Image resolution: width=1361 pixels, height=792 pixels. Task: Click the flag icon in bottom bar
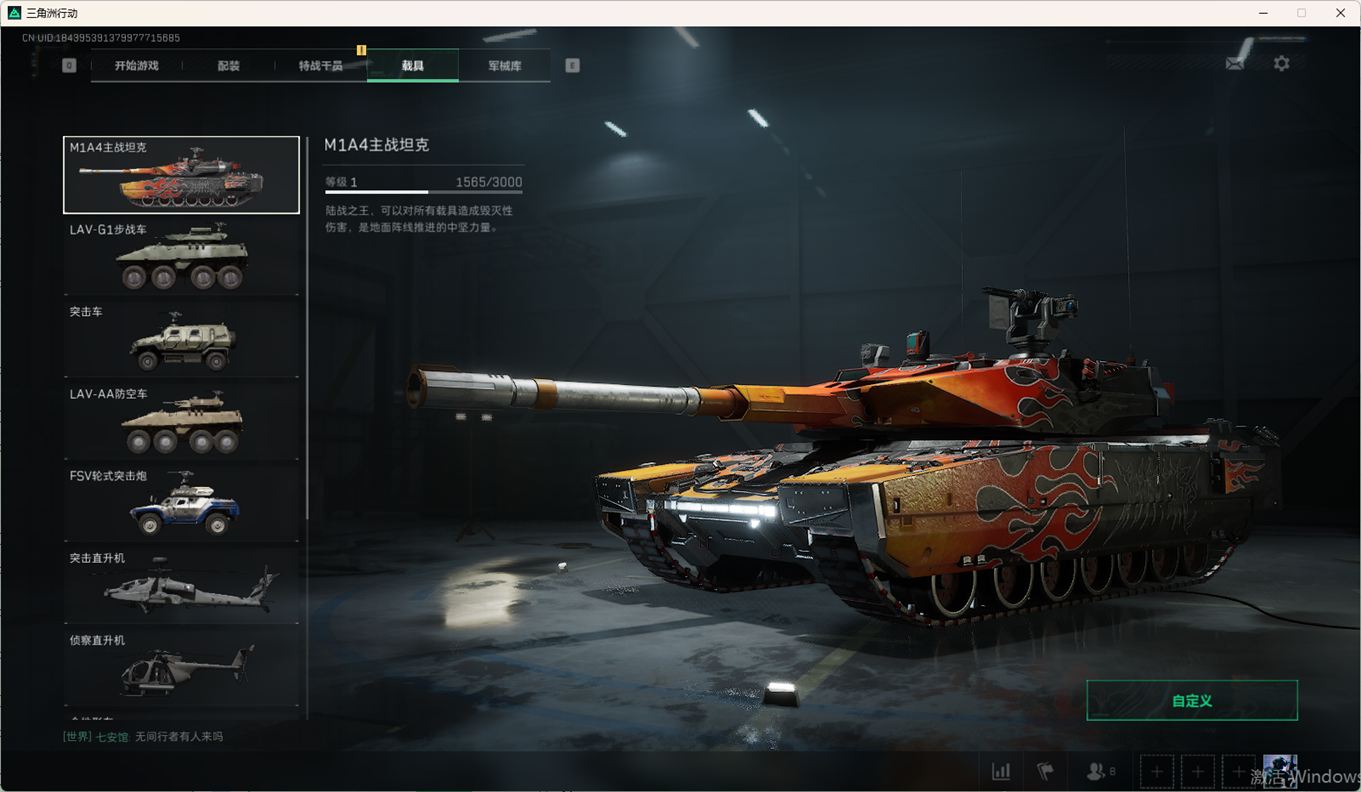(1045, 772)
